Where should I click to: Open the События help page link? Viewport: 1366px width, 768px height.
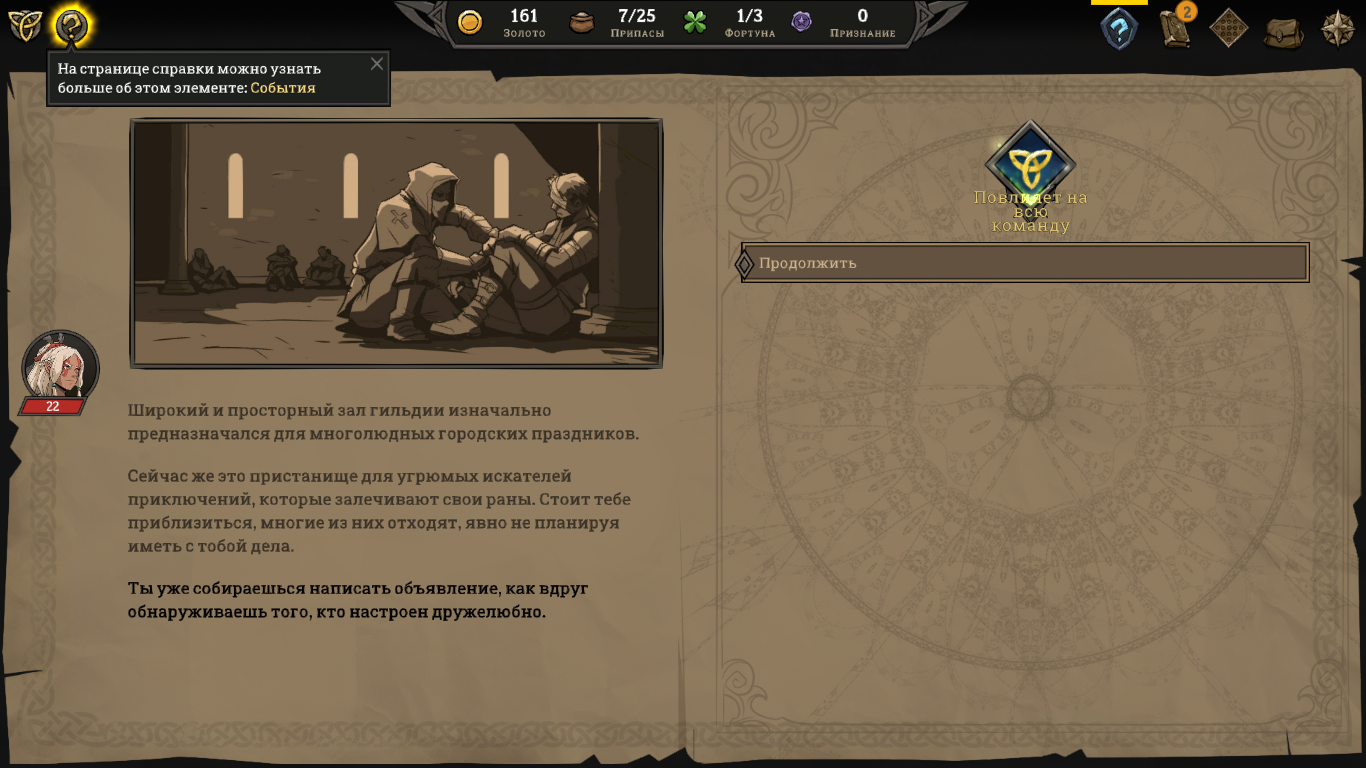(283, 88)
